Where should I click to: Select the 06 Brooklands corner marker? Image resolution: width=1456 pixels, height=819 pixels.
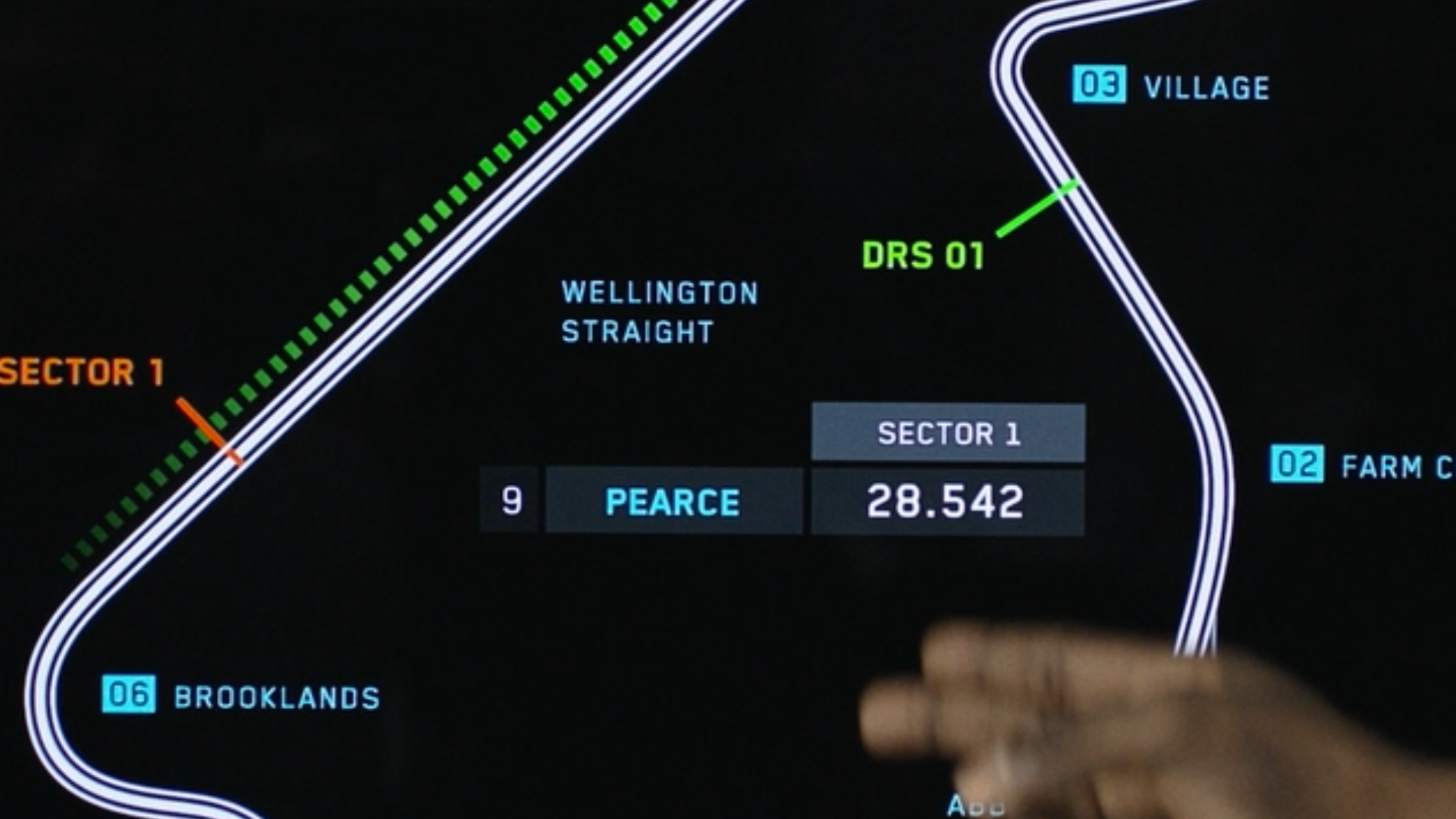tap(129, 694)
